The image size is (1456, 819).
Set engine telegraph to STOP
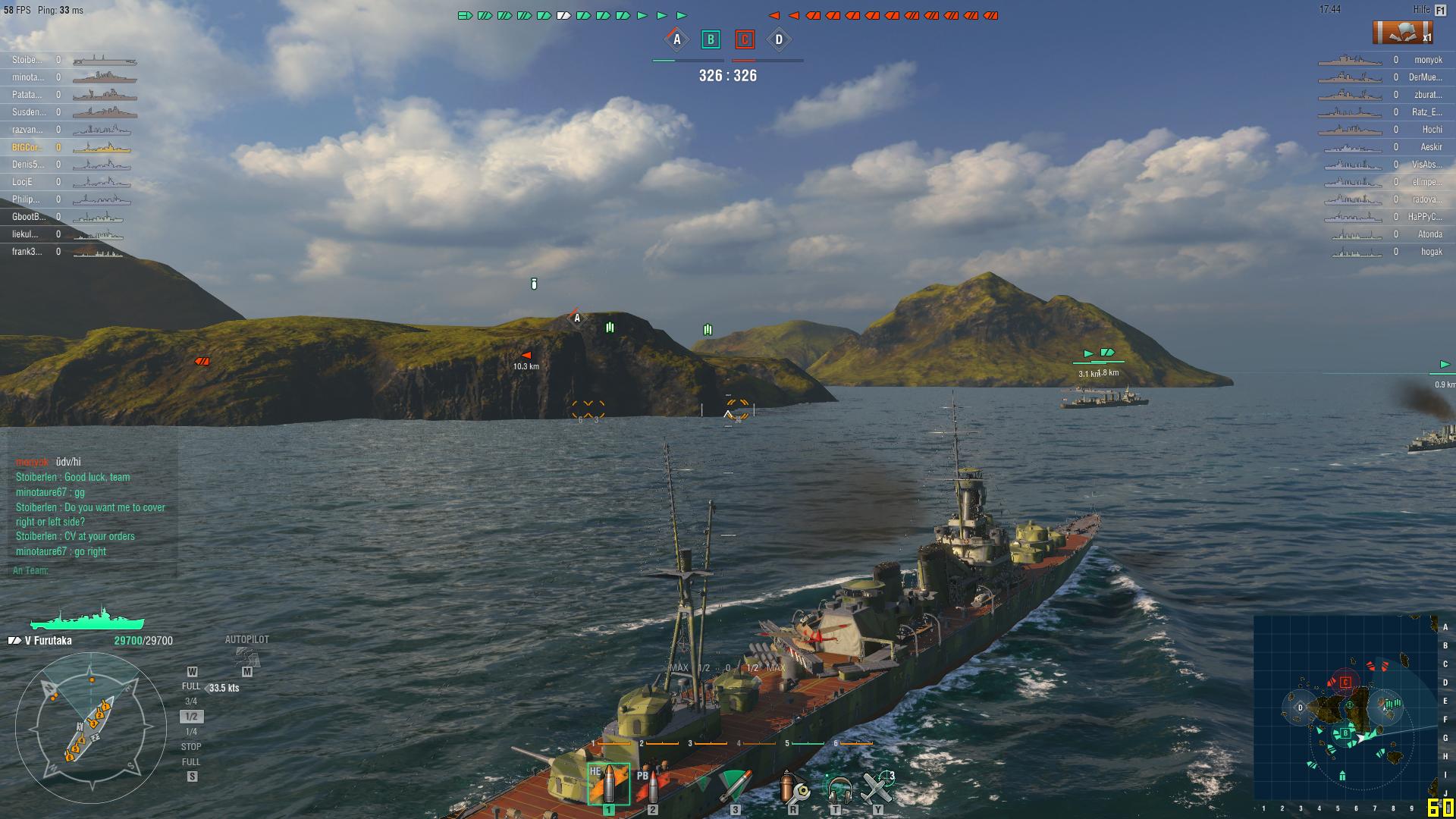191,747
